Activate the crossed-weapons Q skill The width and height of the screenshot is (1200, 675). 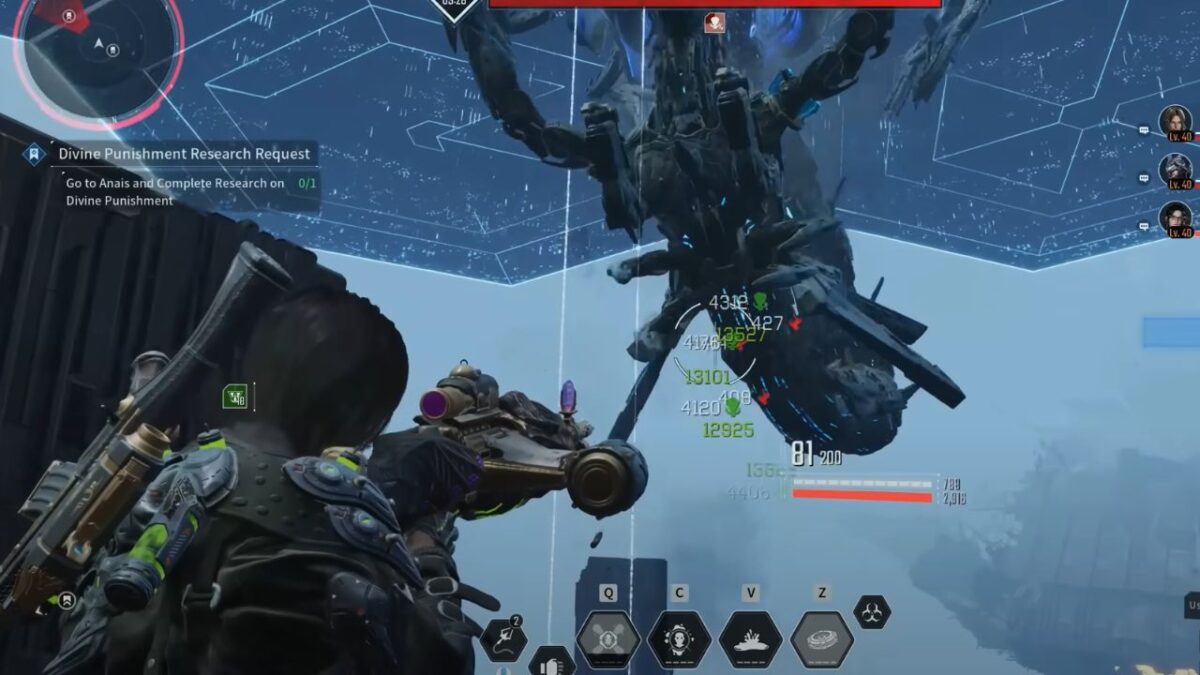pos(608,639)
